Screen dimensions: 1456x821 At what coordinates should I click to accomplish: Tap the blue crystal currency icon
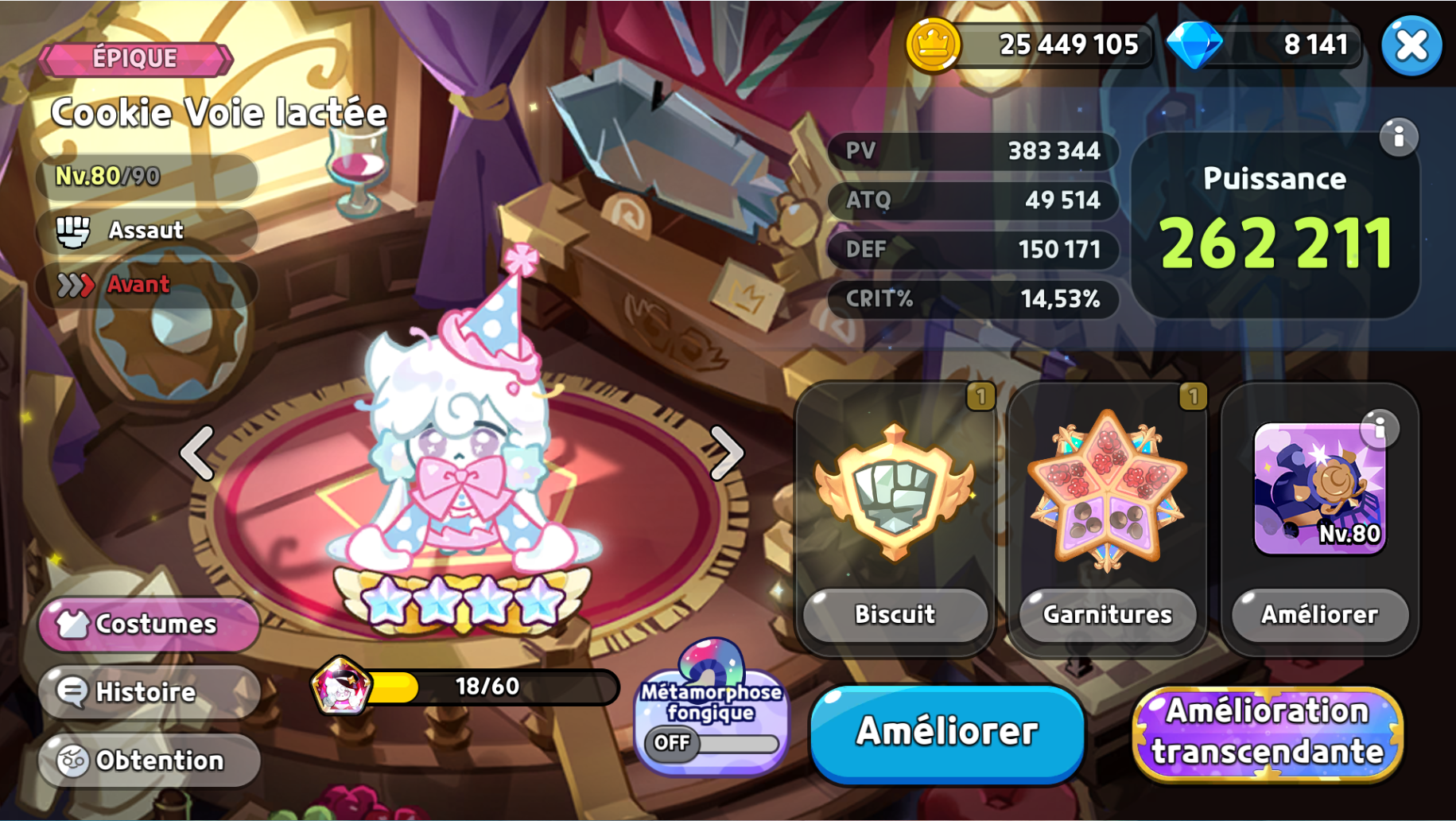1194,45
